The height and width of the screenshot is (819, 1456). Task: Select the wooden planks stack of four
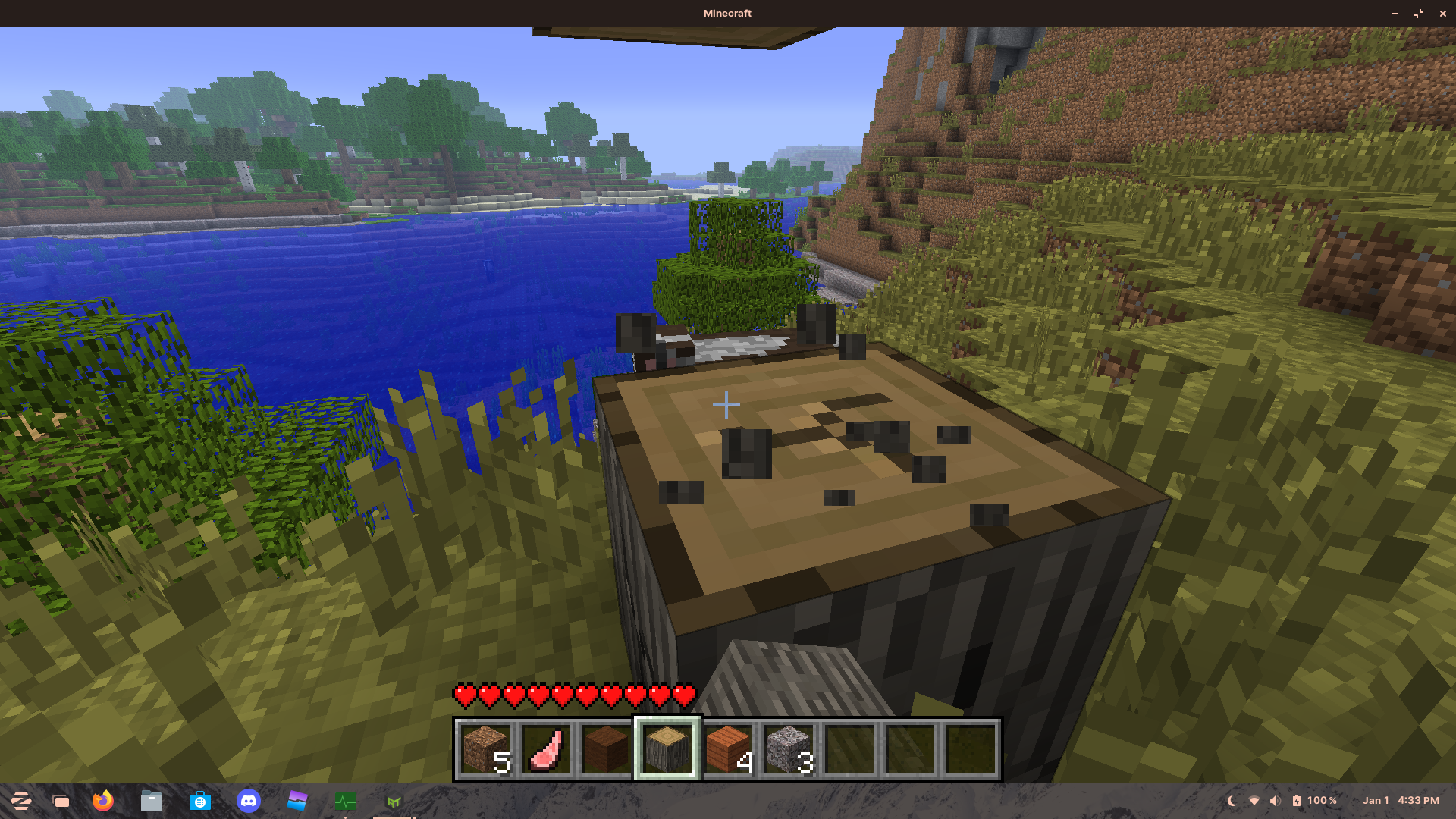[x=730, y=747]
